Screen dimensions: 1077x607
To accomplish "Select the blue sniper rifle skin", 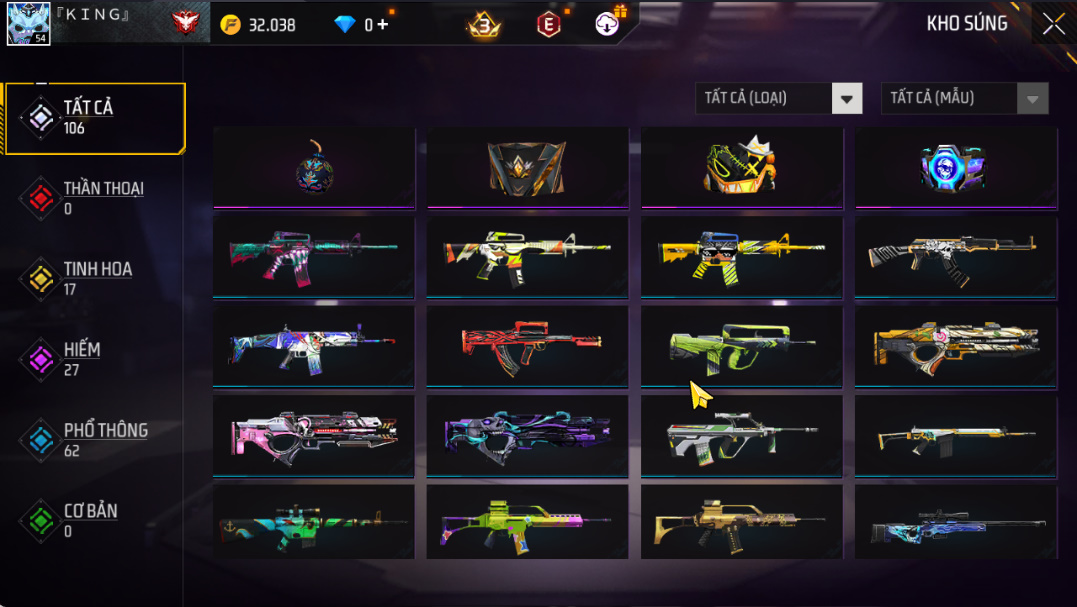I will 955,523.
